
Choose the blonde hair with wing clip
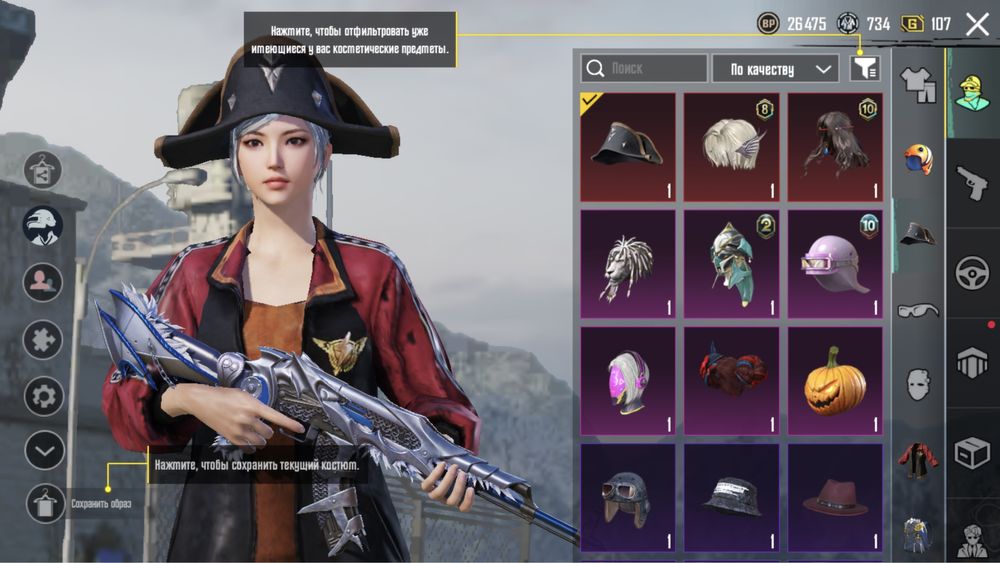(731, 147)
